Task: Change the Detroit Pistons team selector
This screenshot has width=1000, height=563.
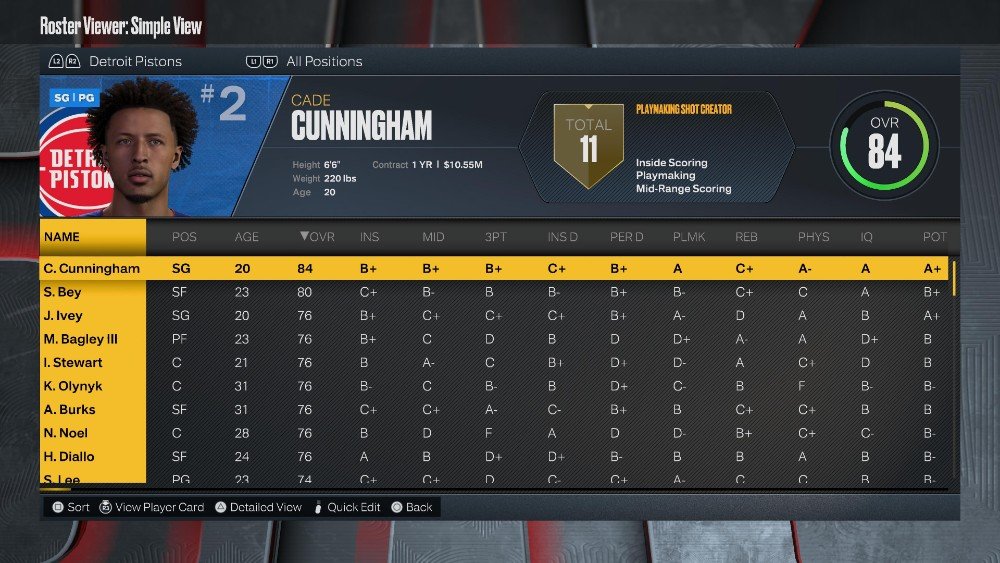Action: (x=134, y=62)
